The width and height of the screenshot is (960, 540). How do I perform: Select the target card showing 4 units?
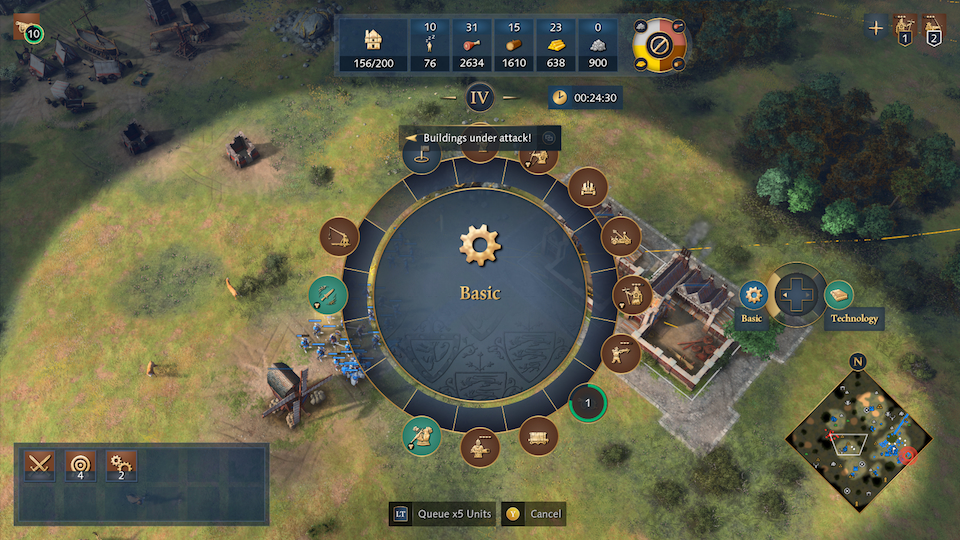pyautogui.click(x=81, y=464)
